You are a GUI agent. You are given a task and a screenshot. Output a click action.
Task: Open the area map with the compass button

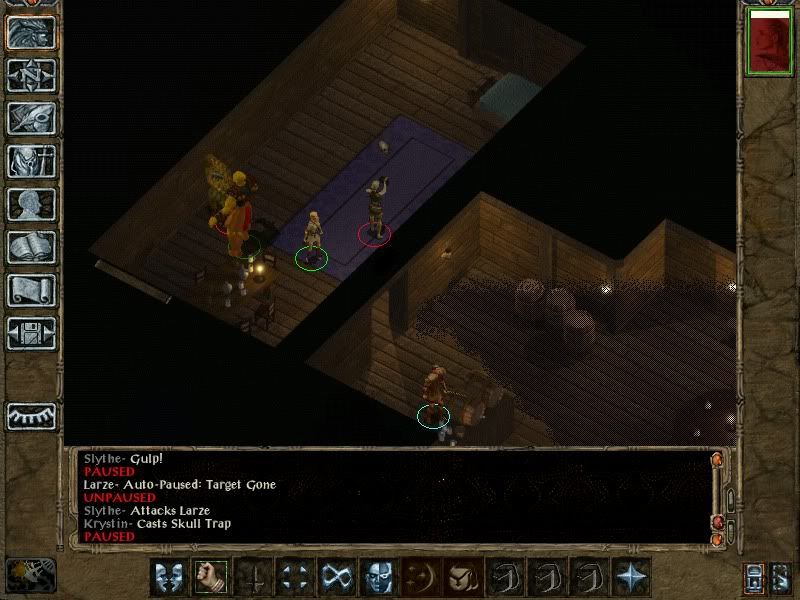point(31,75)
